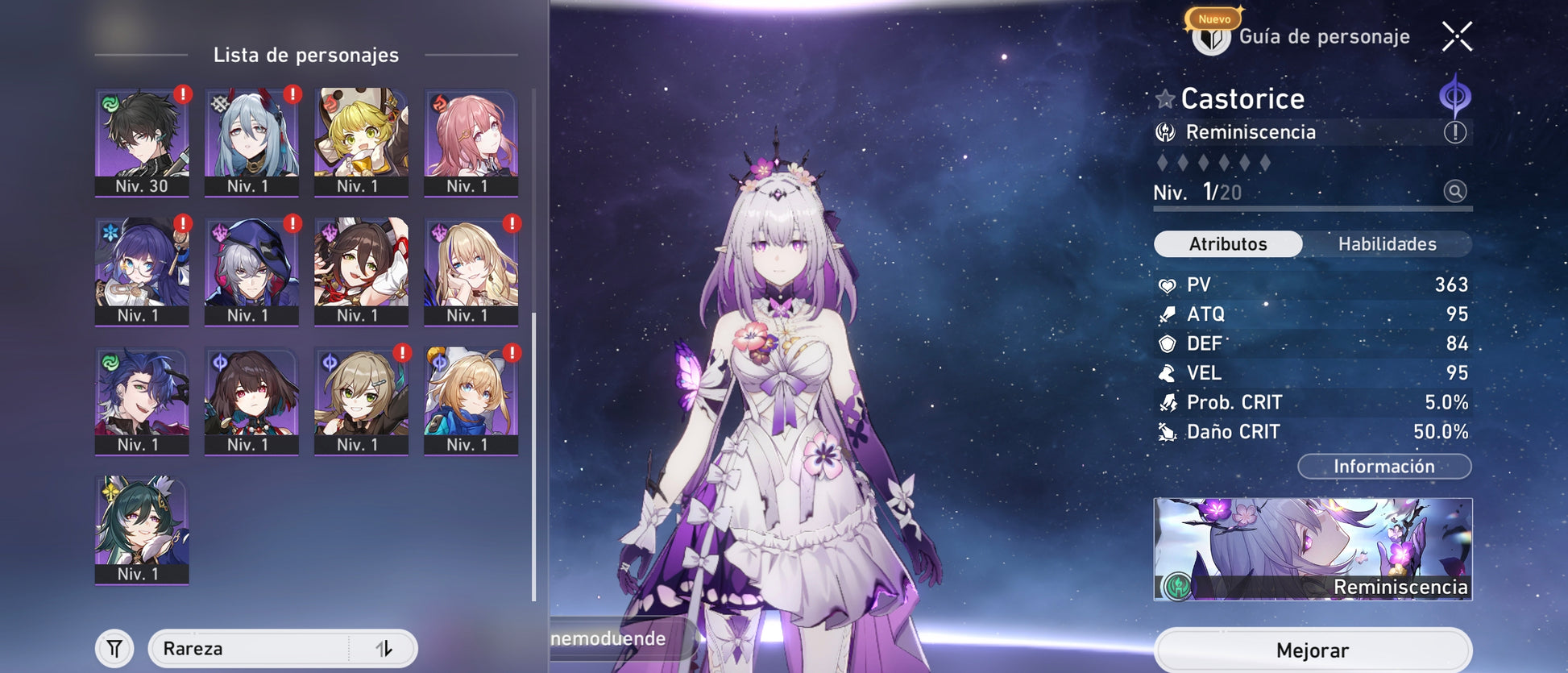Select the Atributos tab
Viewport: 1568px width, 673px height.
click(x=1228, y=244)
